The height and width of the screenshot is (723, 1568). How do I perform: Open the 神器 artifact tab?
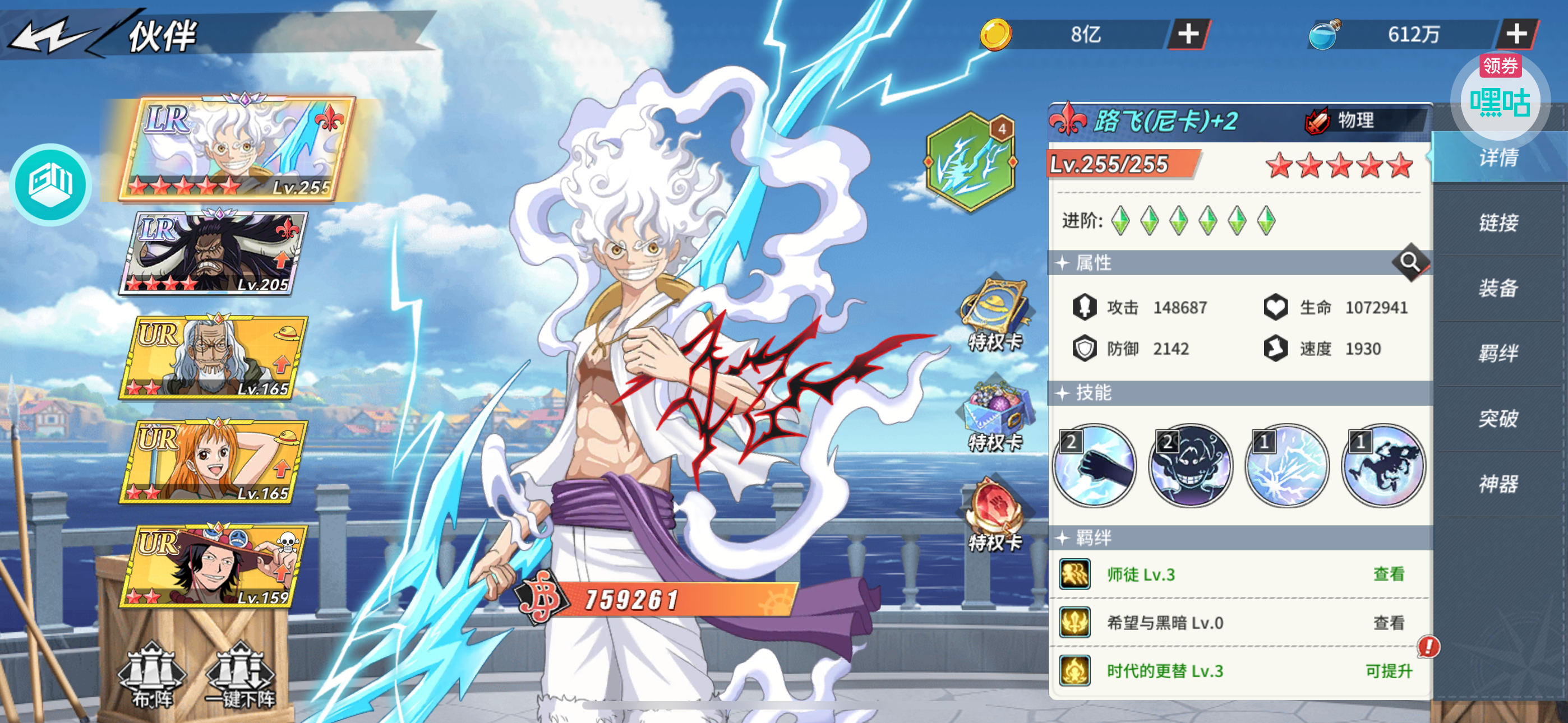[x=1498, y=484]
